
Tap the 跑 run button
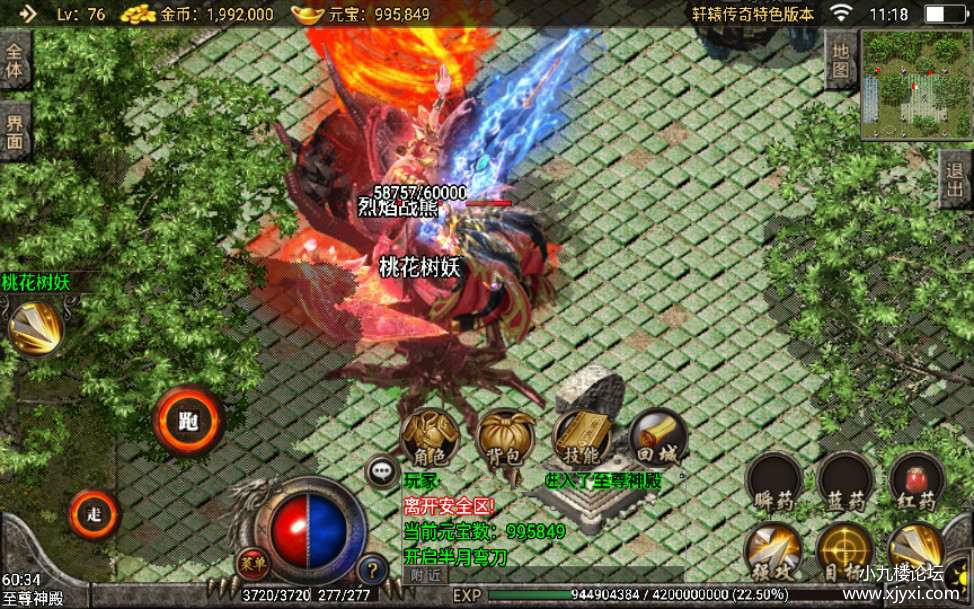(x=188, y=421)
